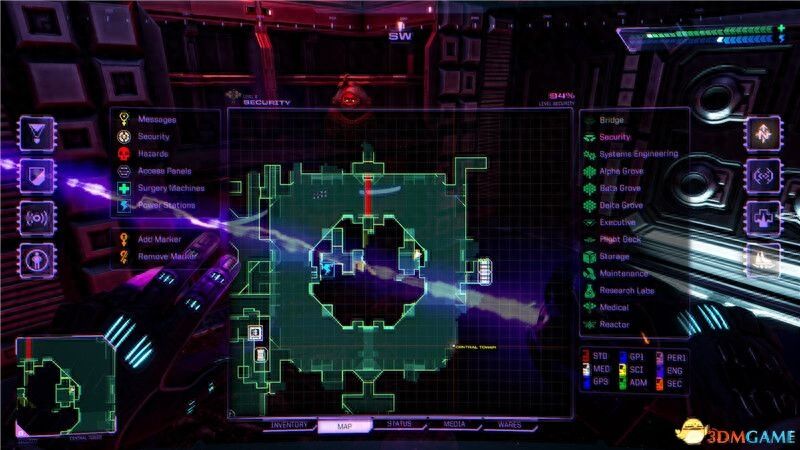Choose Add Marker option
The height and width of the screenshot is (450, 800).
(x=158, y=240)
